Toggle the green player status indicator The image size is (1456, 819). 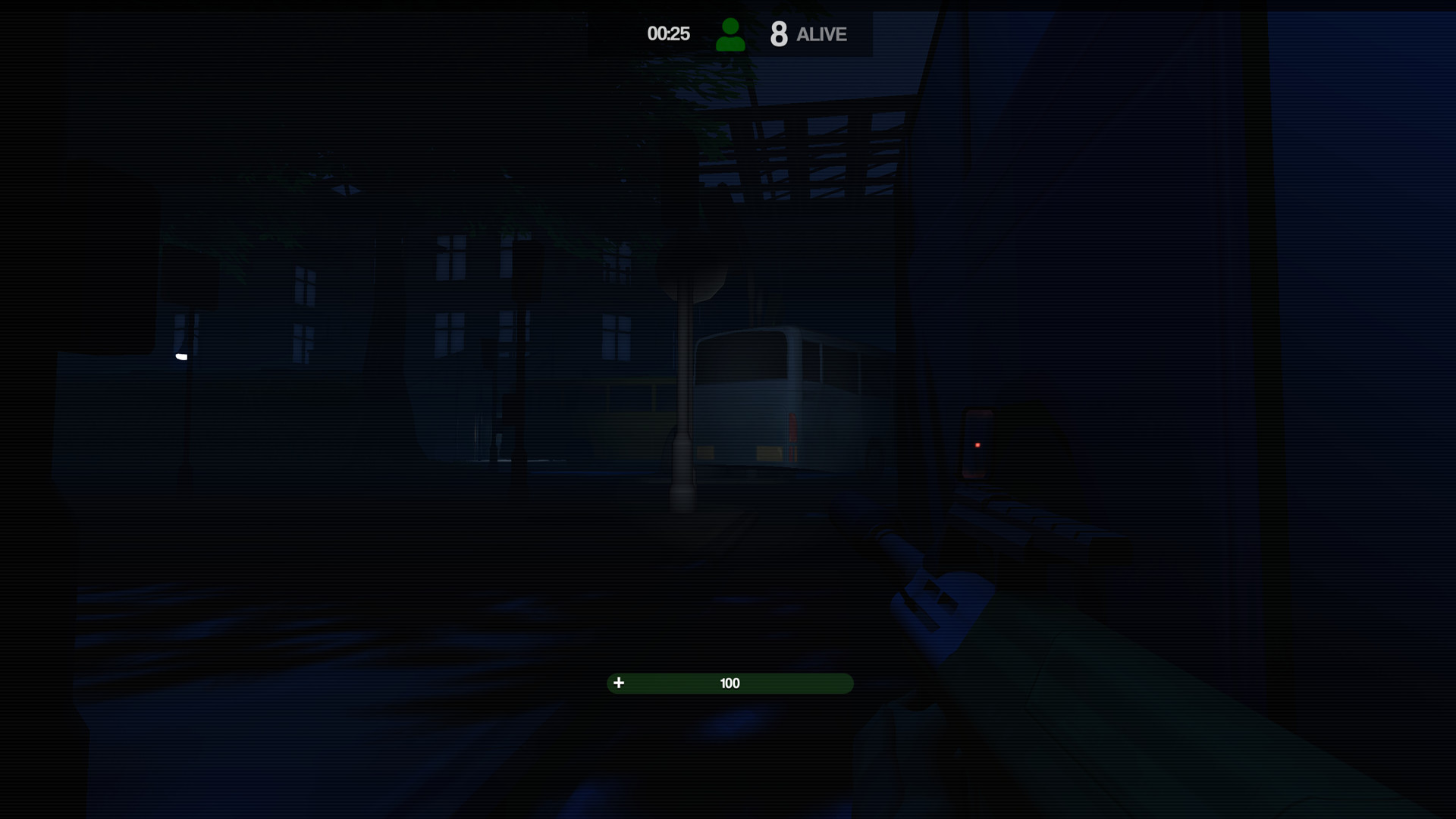(x=731, y=33)
